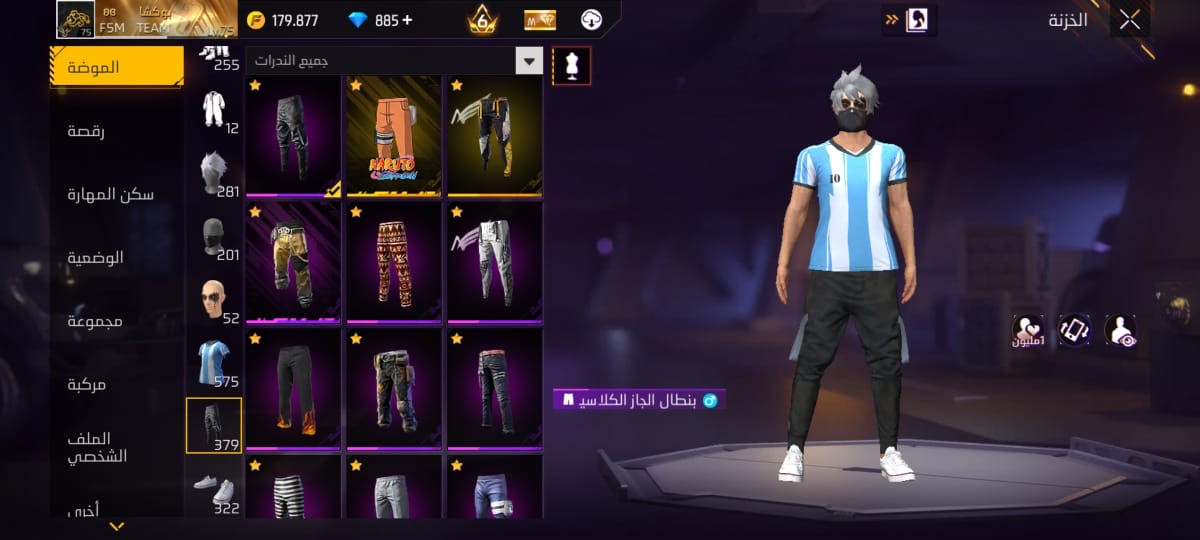Open the rarity filter dropdown
Screen dimensions: 1200x540
(529, 61)
